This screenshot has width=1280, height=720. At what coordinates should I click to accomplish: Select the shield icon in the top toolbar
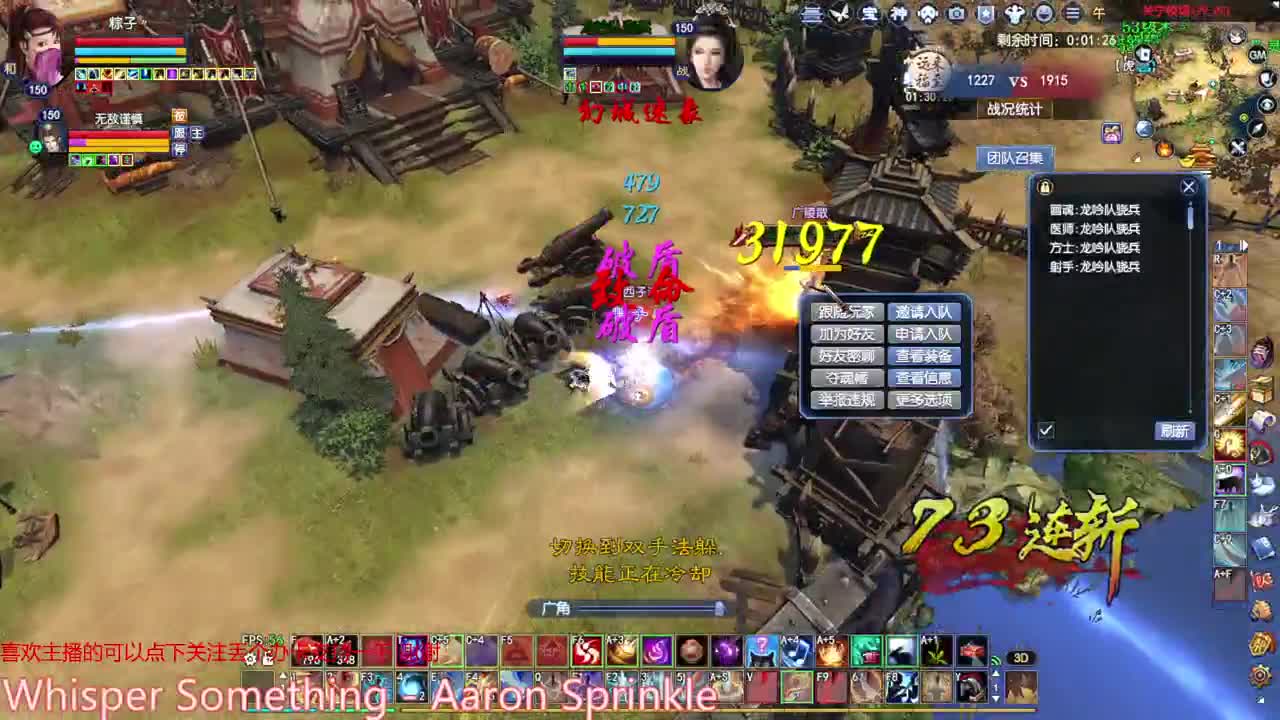coord(986,14)
